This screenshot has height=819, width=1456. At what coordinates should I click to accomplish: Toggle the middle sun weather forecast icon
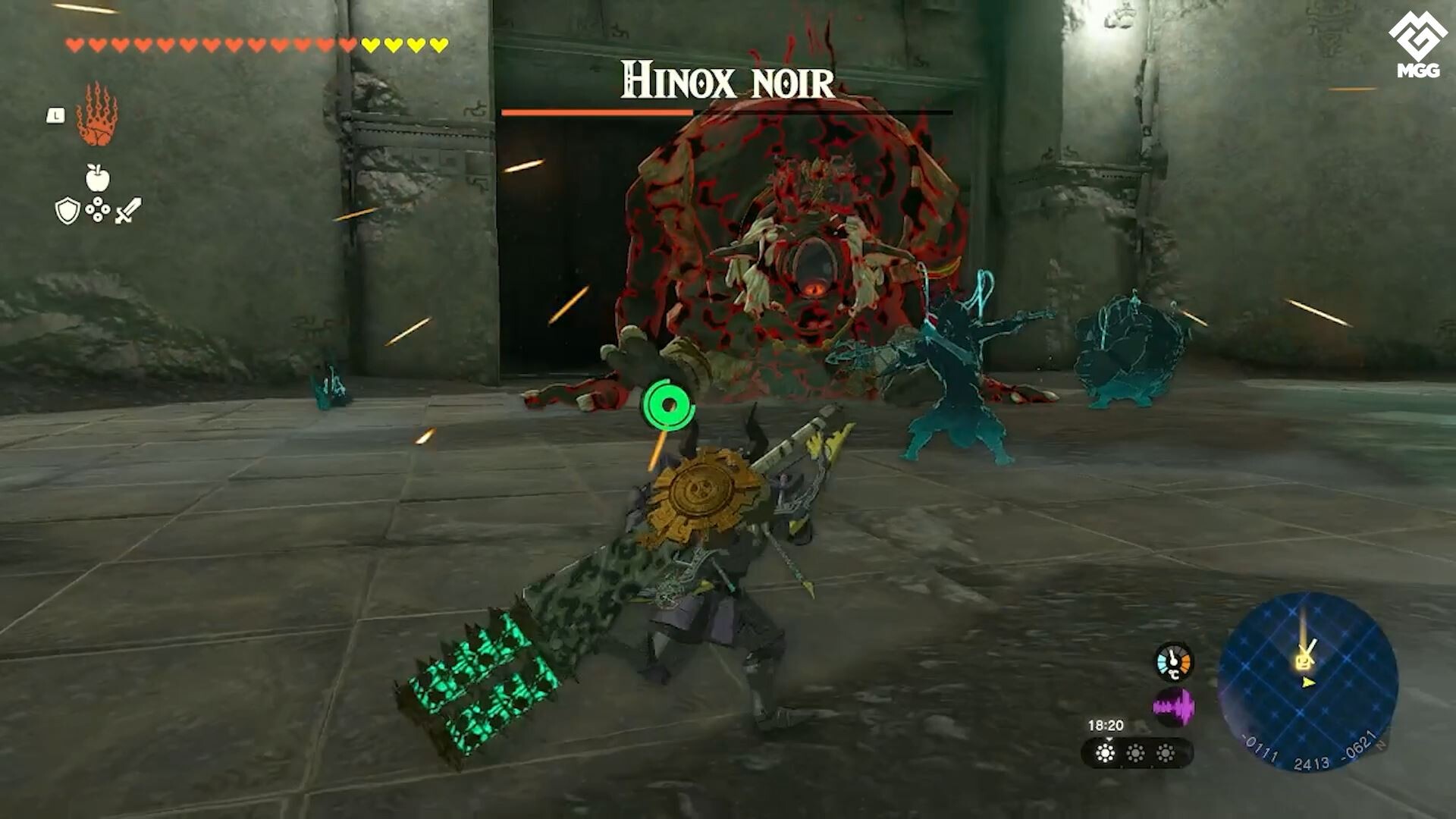1136,753
